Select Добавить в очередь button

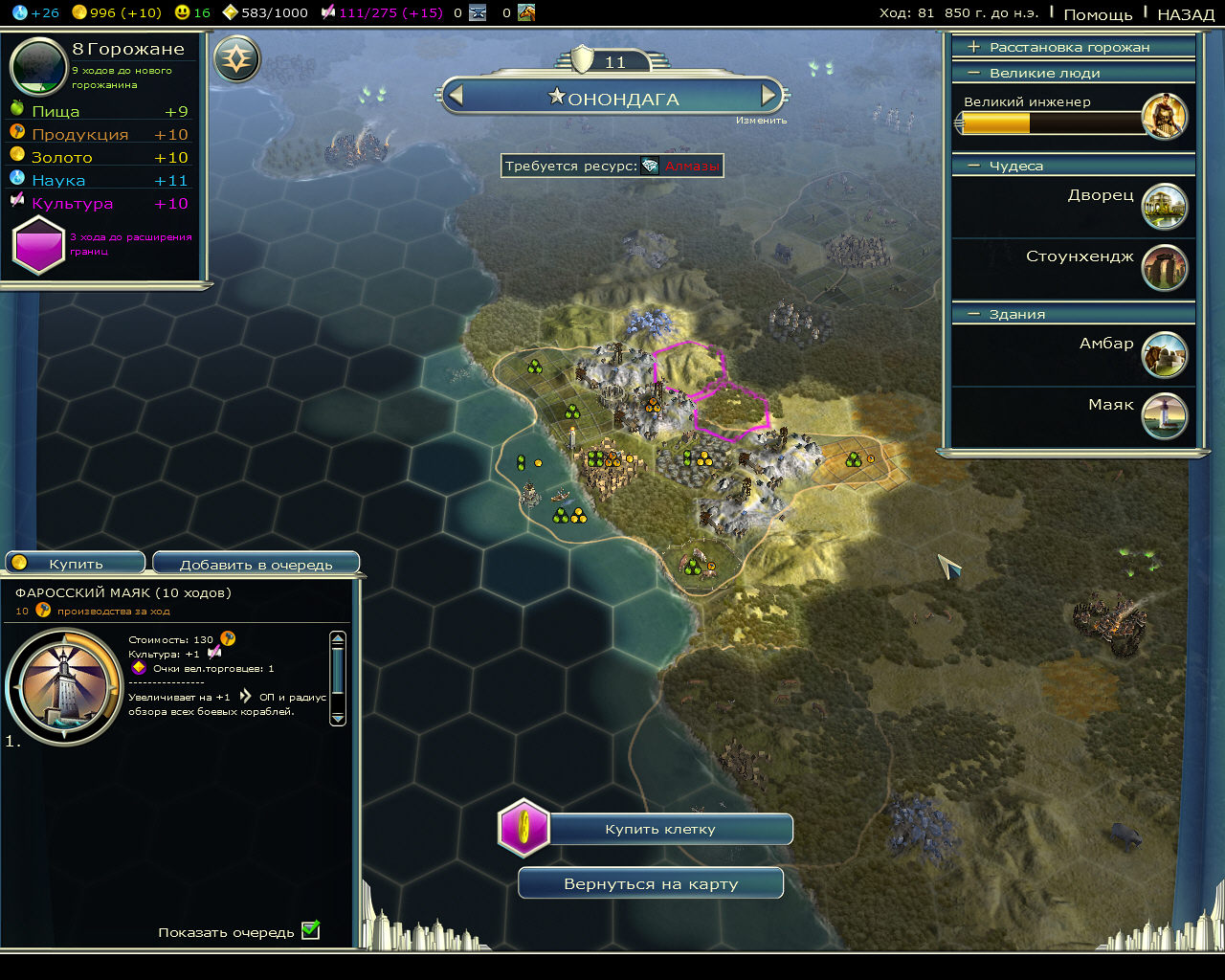coord(256,565)
